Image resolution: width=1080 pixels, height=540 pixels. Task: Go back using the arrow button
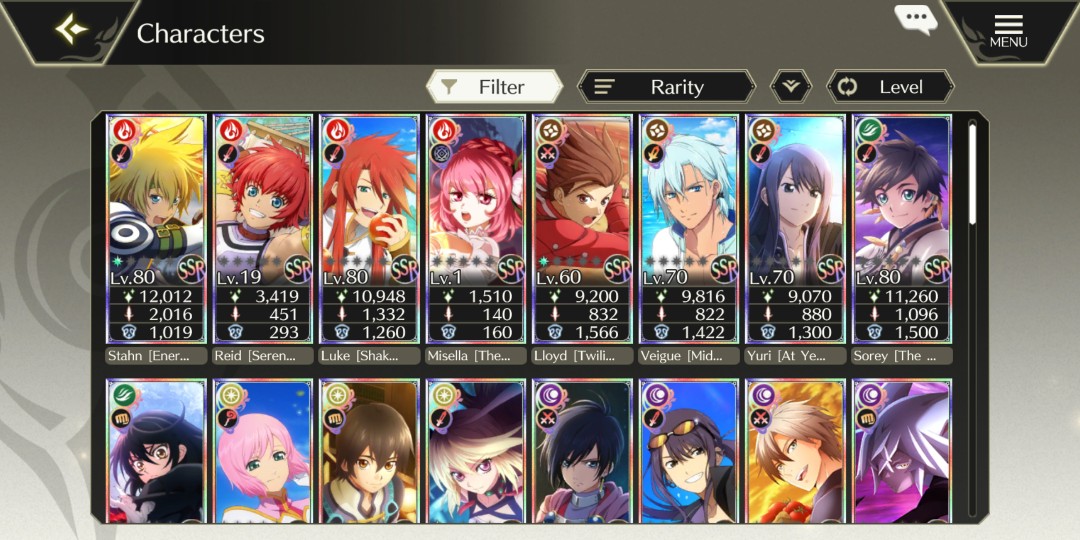coord(71,31)
